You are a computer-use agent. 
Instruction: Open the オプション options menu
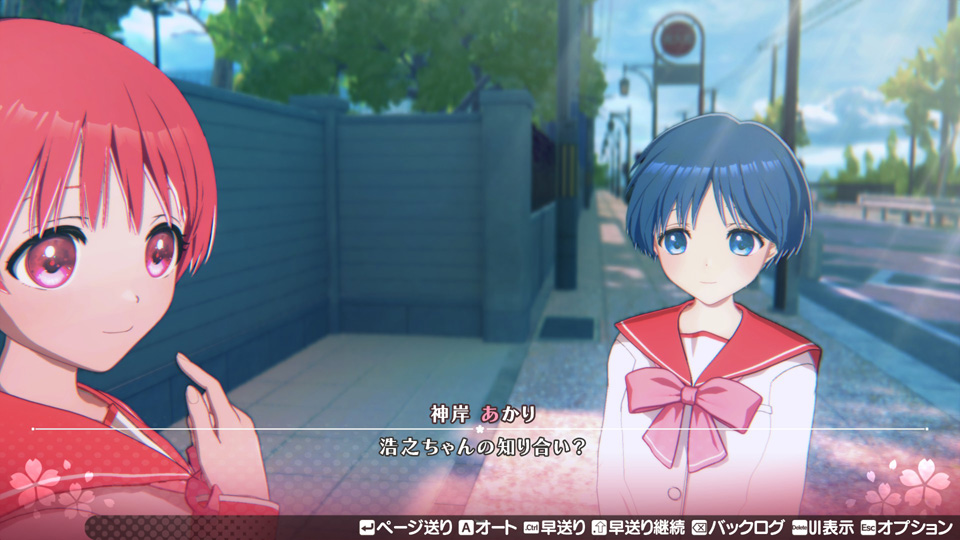pos(907,527)
